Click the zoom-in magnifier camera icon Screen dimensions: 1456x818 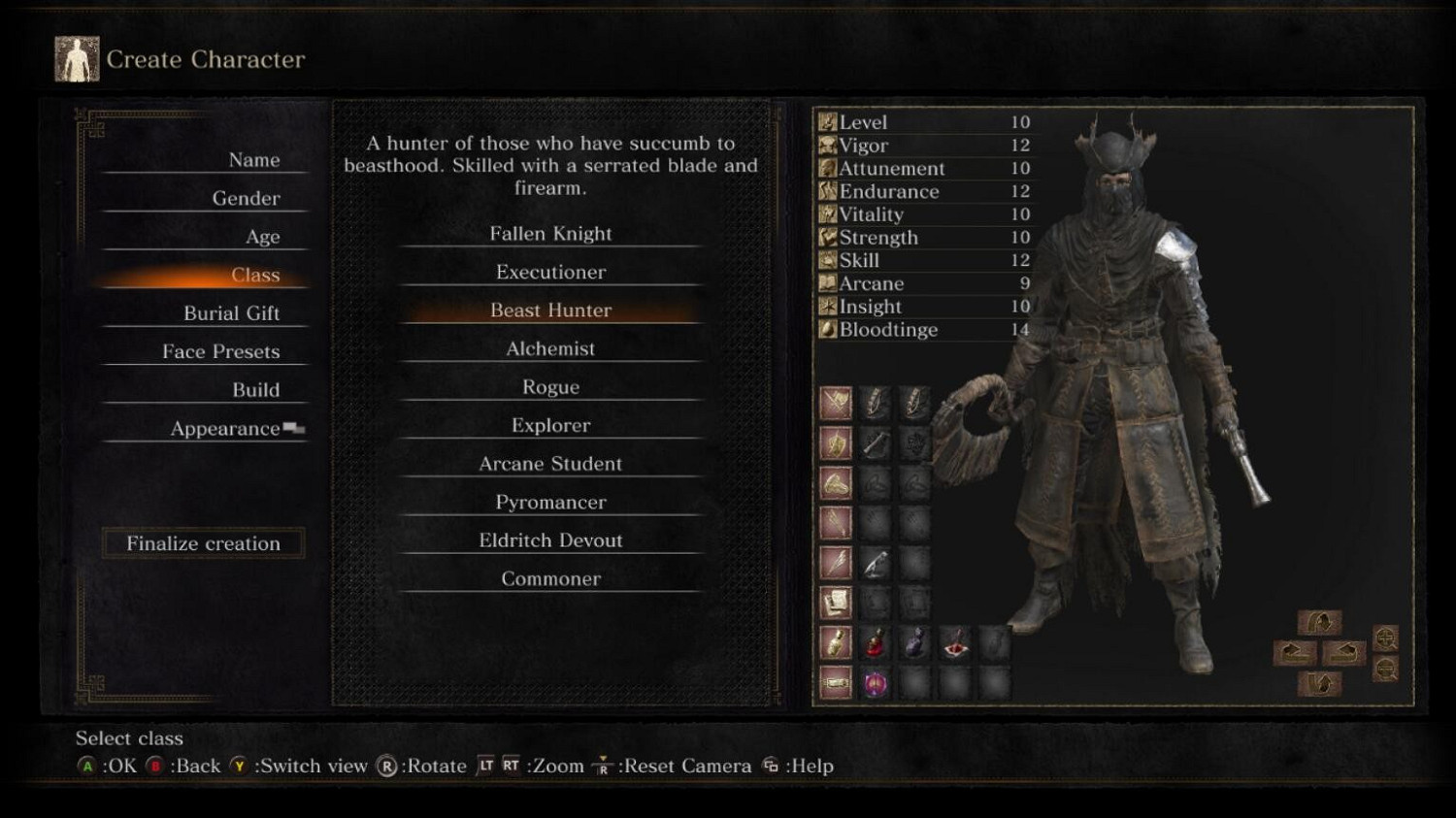[x=1386, y=638]
